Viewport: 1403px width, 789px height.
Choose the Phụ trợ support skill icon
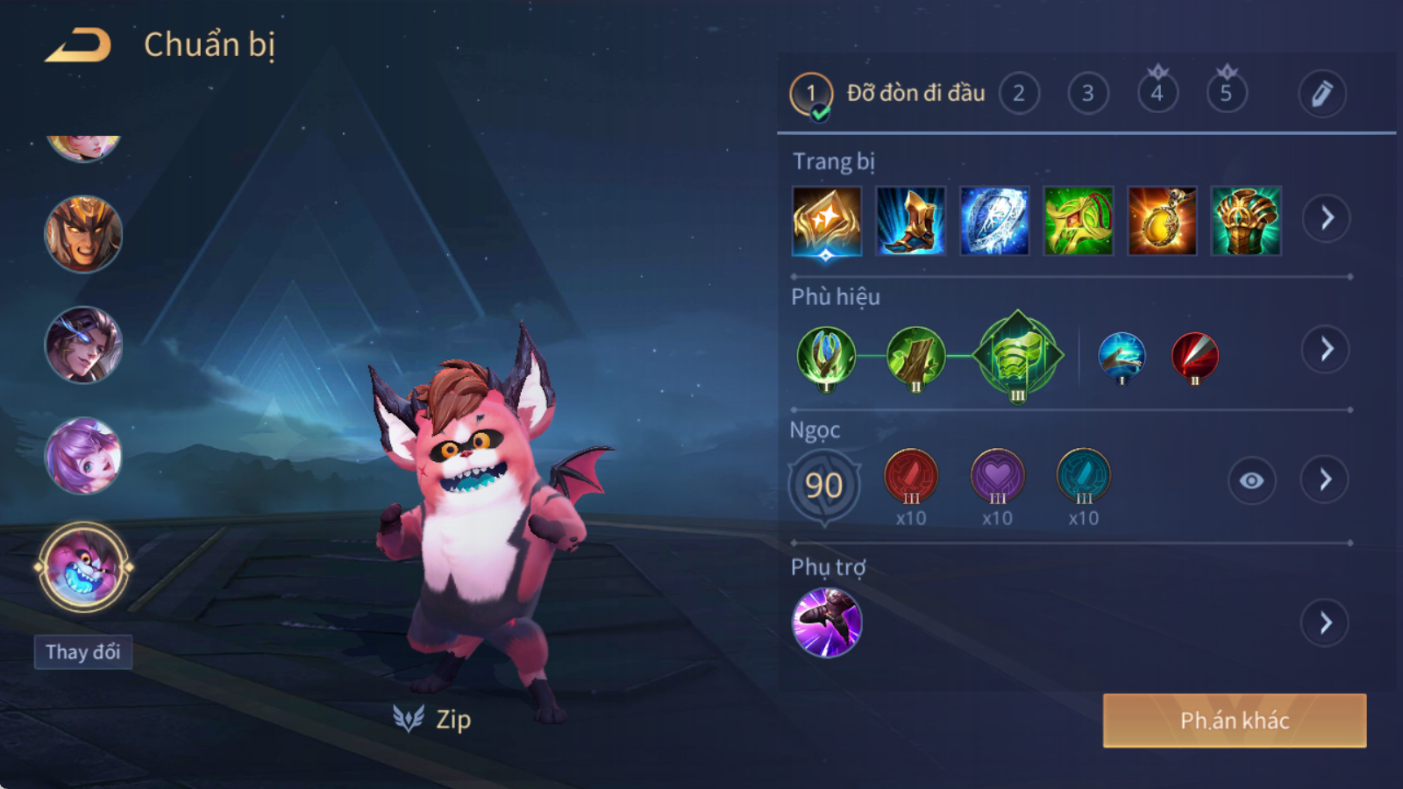point(827,623)
